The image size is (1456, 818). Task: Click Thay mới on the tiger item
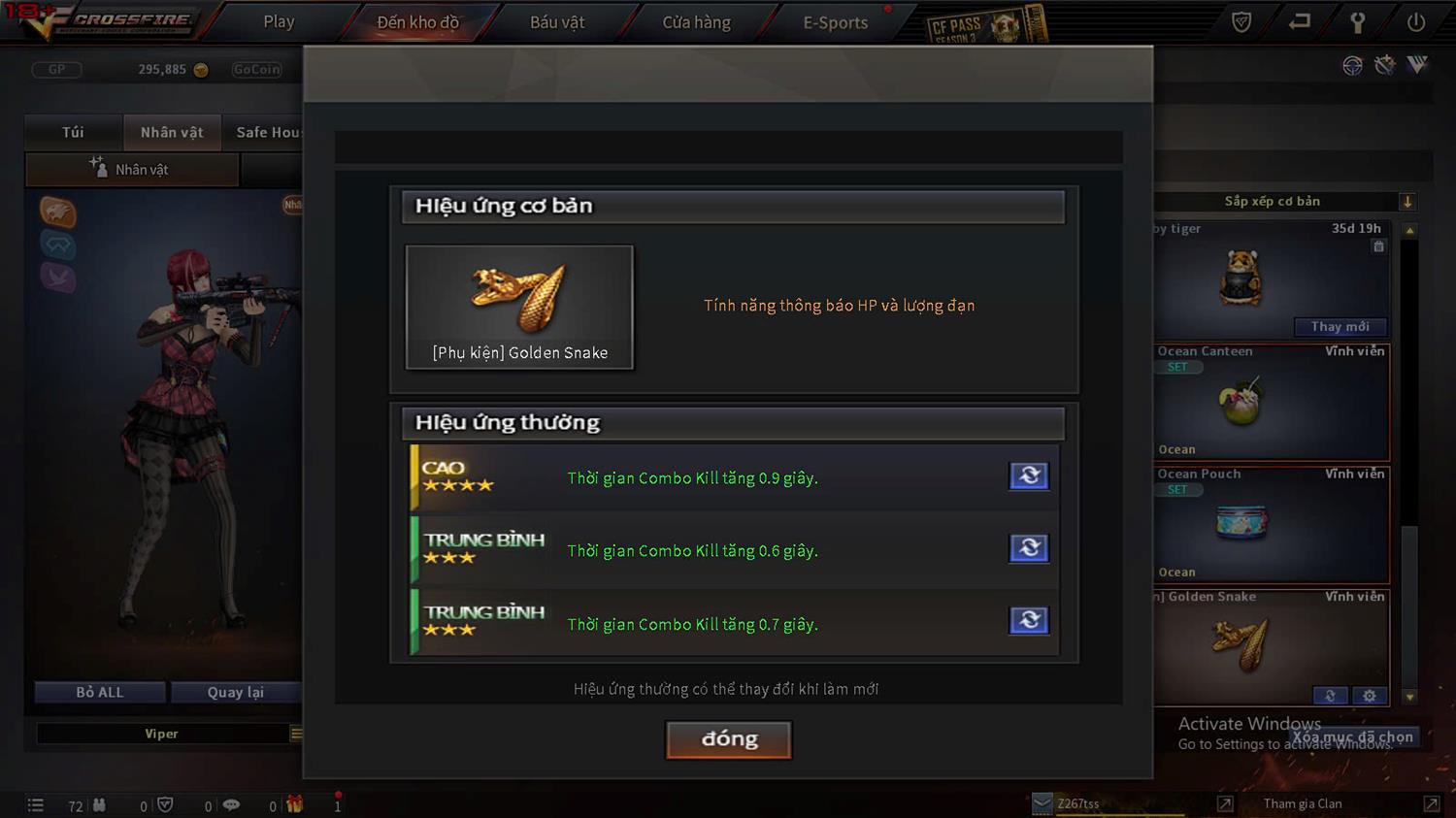(x=1340, y=327)
